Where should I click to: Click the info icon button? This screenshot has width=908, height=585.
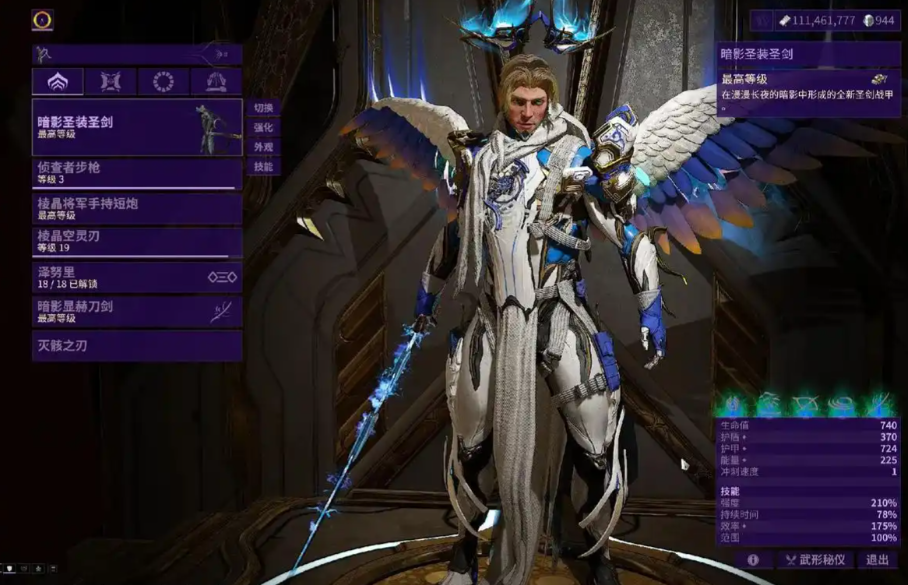[753, 561]
